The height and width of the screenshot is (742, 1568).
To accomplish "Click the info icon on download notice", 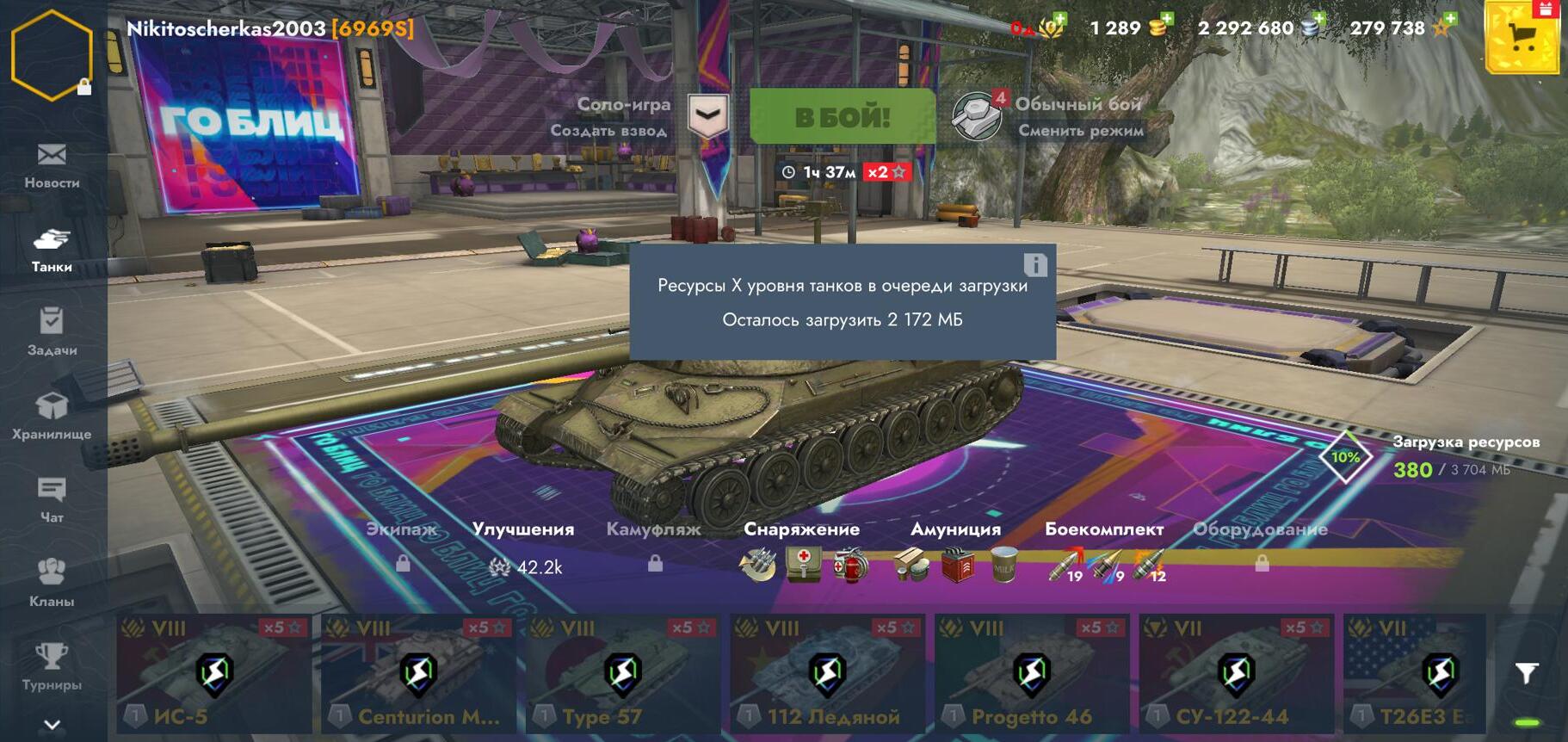I will click(1035, 265).
